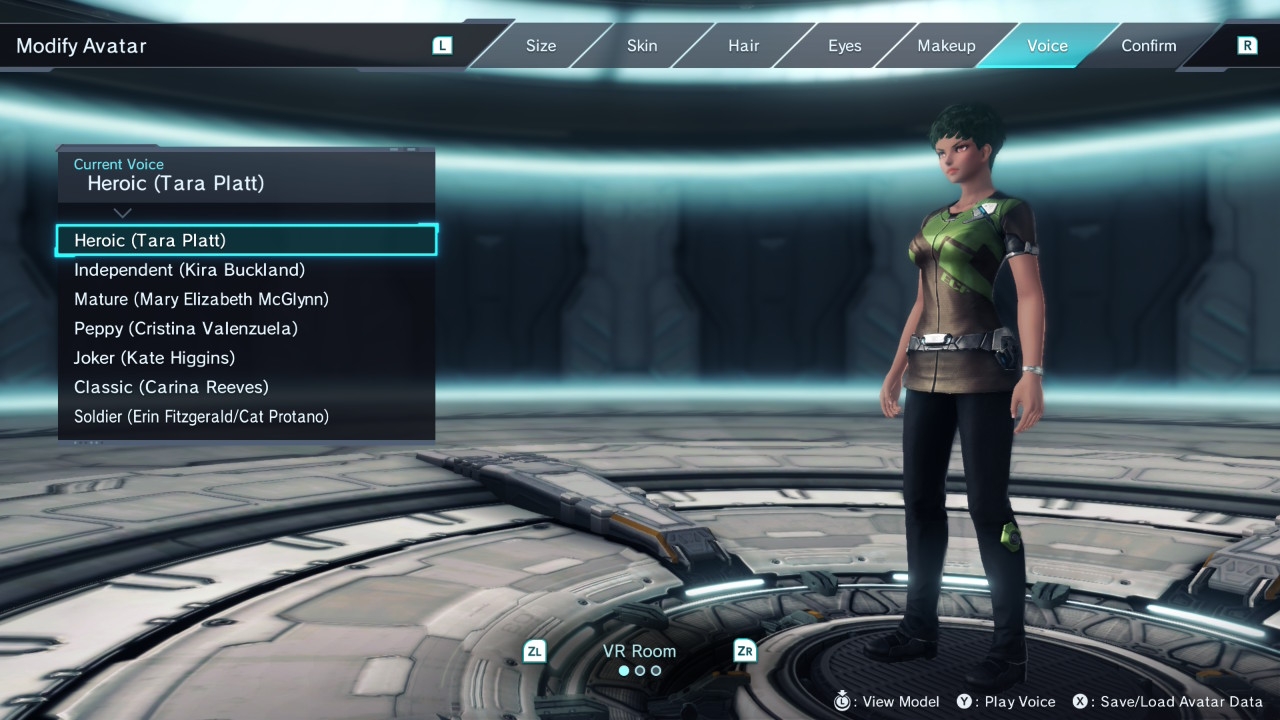Open the Skin tab
This screenshot has width=1280, height=720.
(x=642, y=46)
